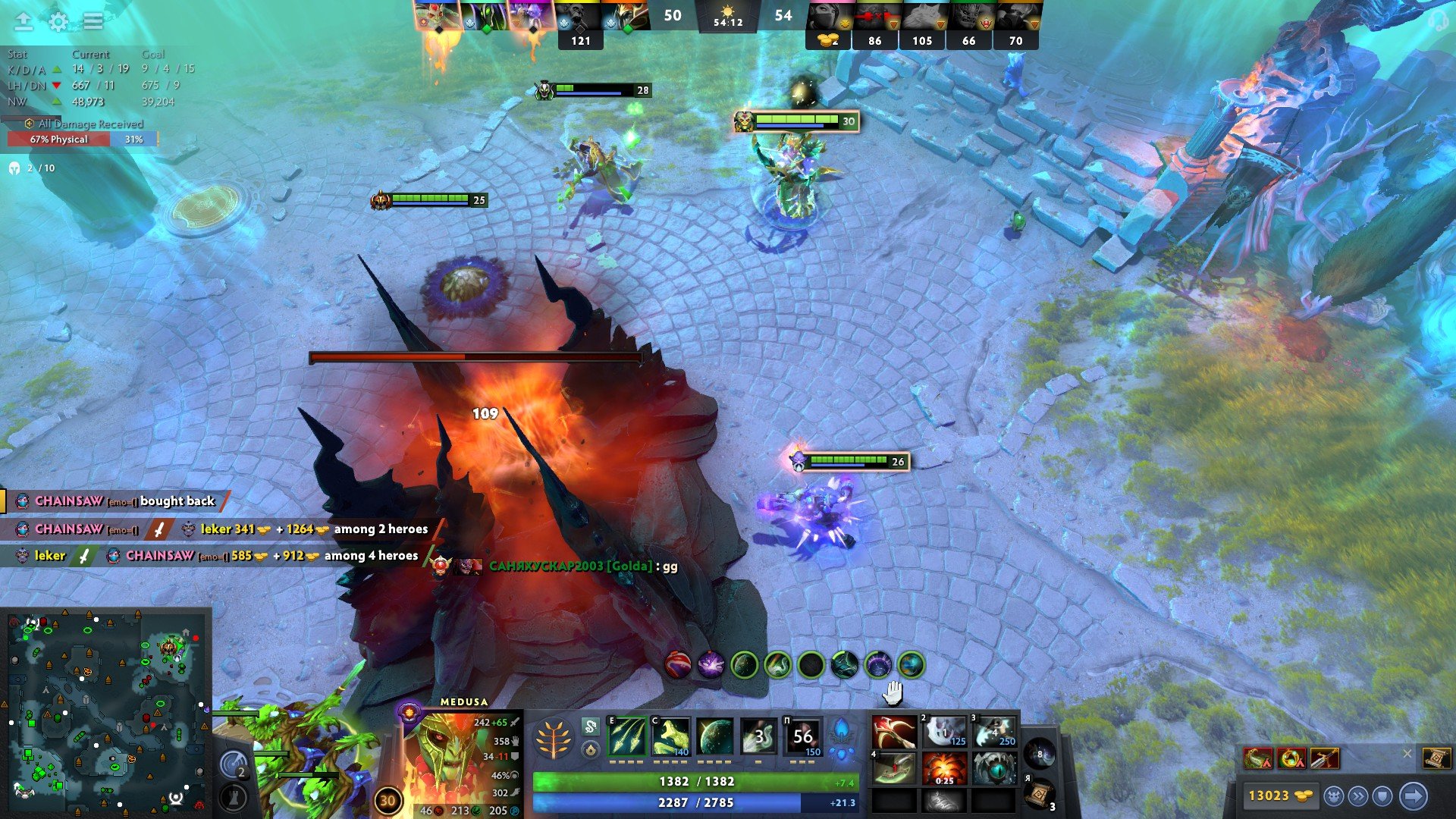
Task: Select the Bloodstone item on cooldown
Action: click(944, 769)
